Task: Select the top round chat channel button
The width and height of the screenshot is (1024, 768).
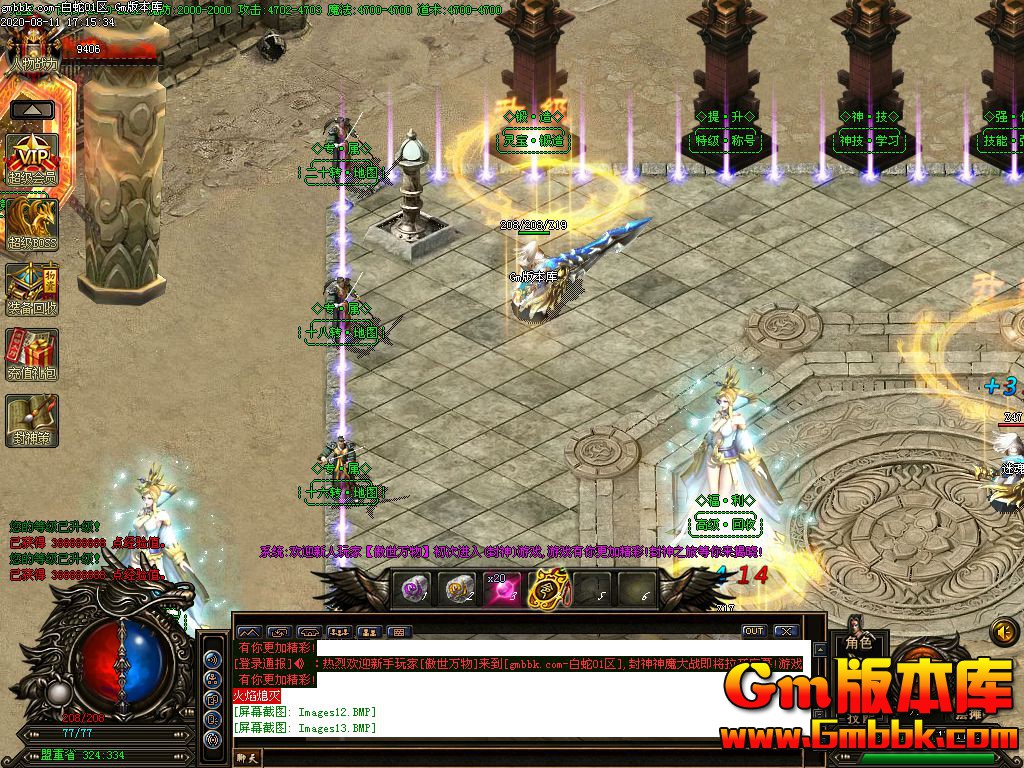Action: click(212, 659)
